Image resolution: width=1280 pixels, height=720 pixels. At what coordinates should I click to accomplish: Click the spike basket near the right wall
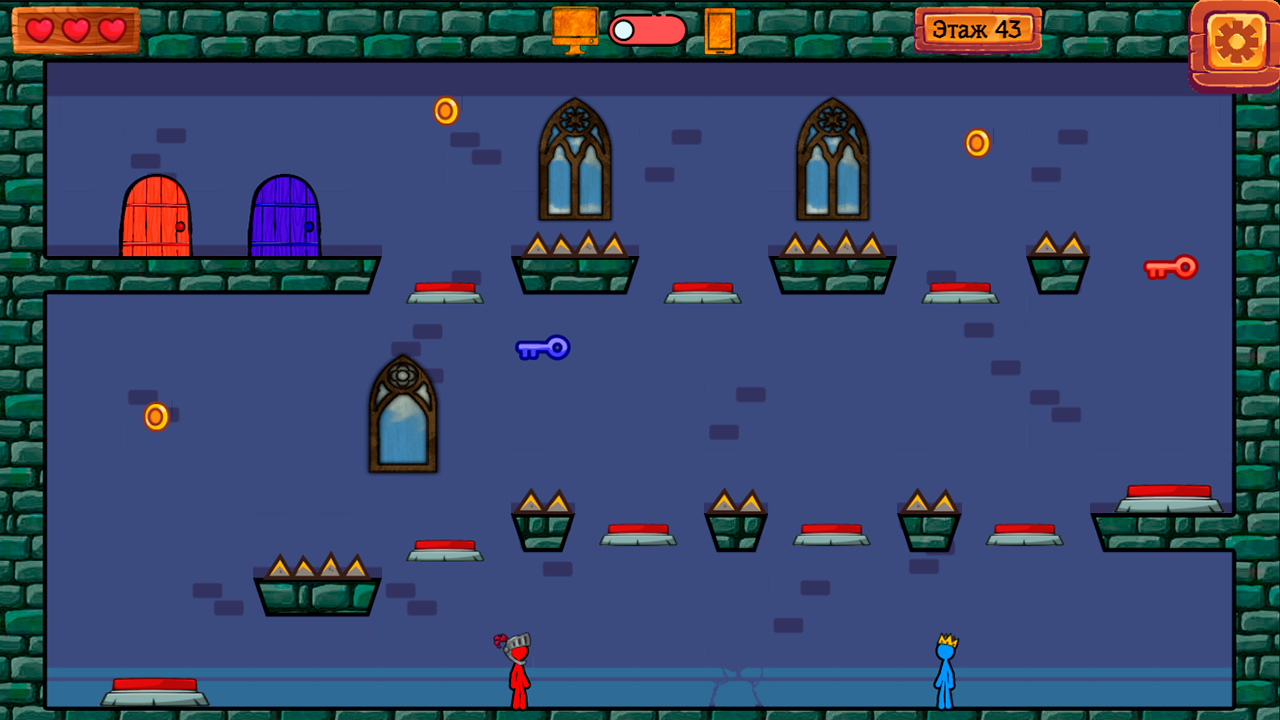tap(1059, 260)
